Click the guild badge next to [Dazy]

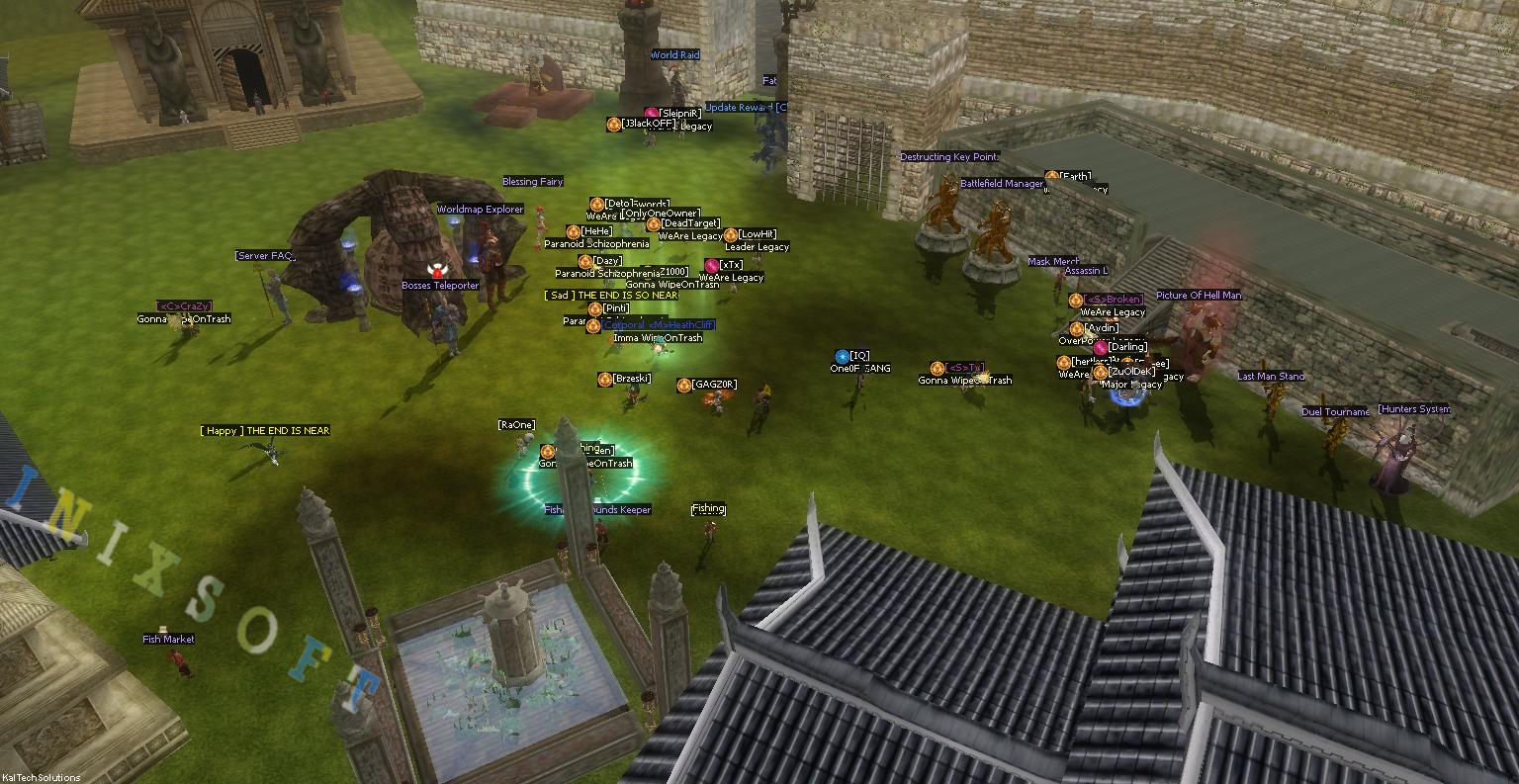click(x=584, y=262)
